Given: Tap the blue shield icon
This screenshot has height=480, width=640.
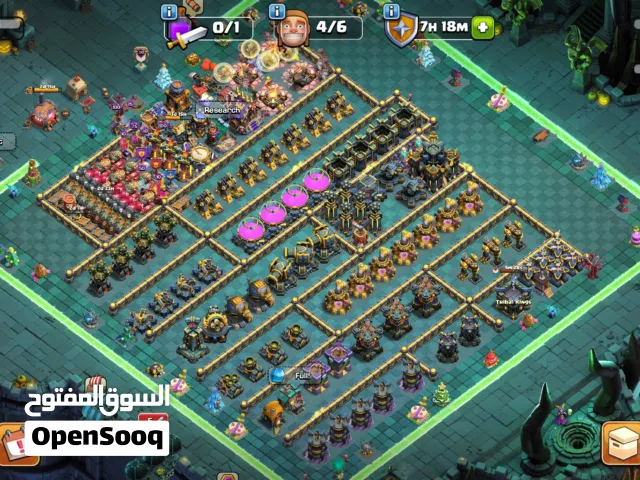Looking at the screenshot, I should pos(399,29).
